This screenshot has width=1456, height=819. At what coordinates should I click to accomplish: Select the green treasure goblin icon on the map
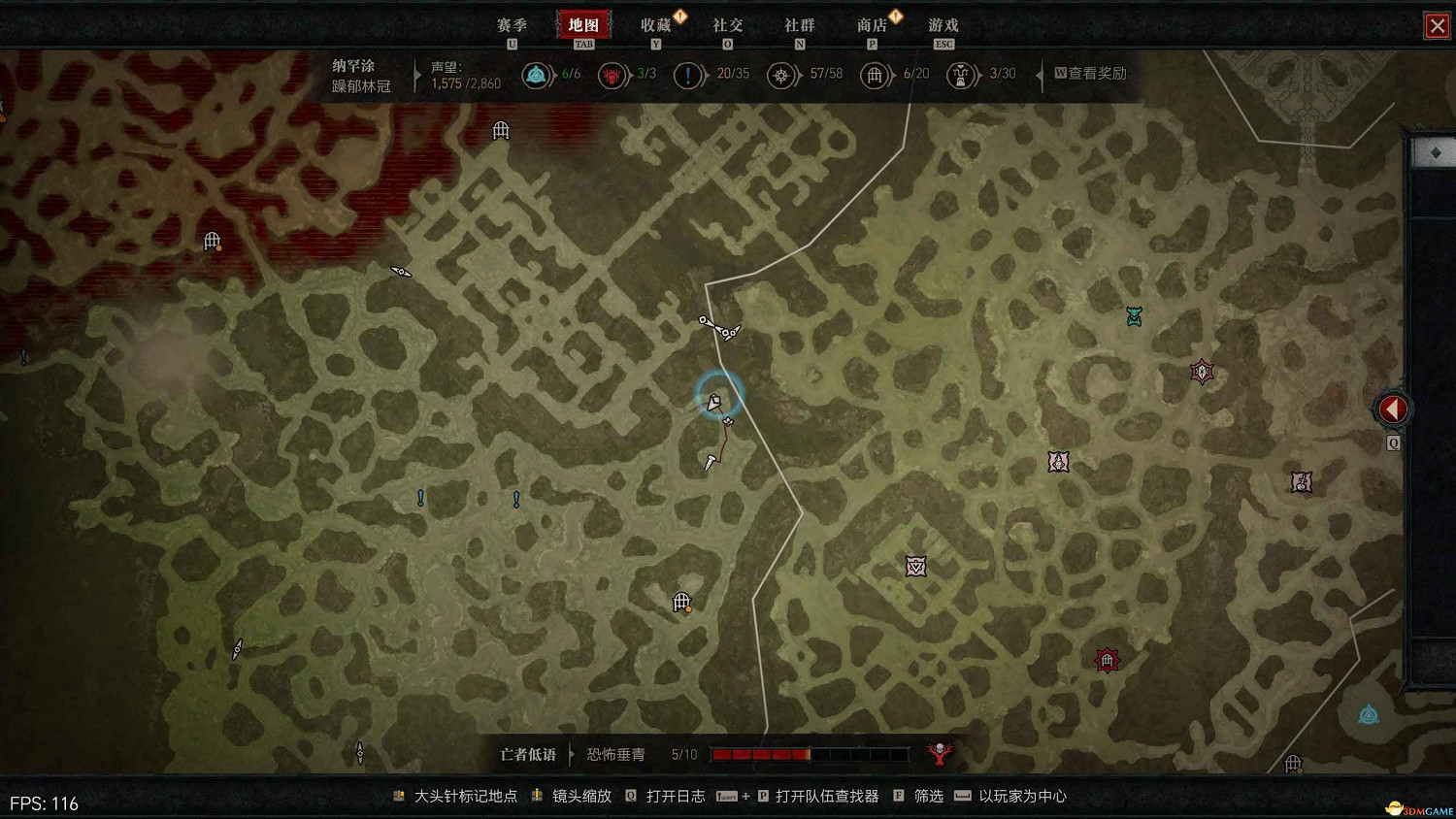1134,315
